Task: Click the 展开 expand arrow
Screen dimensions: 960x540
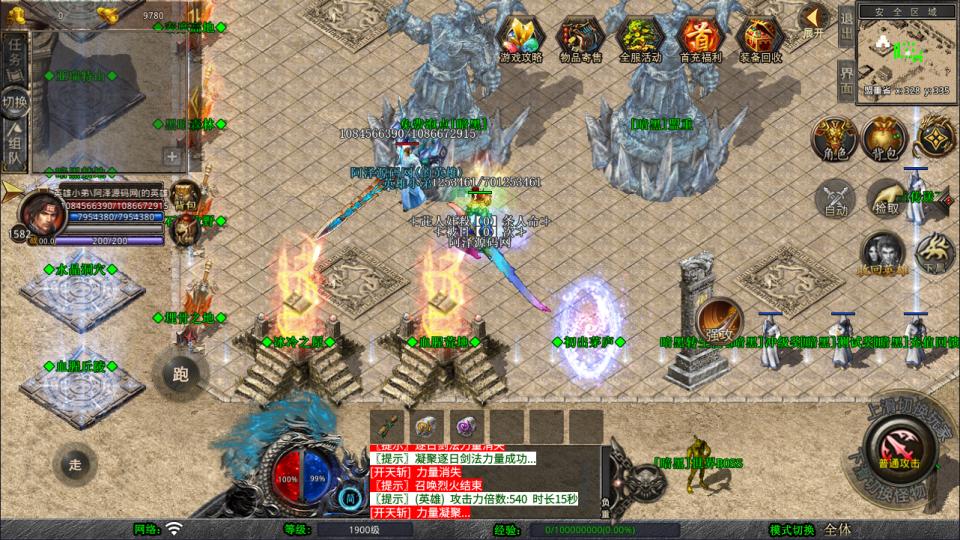Action: [x=815, y=20]
